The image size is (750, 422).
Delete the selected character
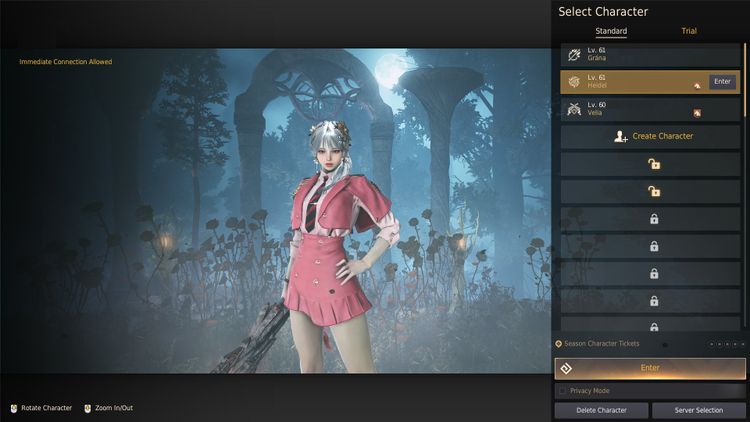coord(600,410)
